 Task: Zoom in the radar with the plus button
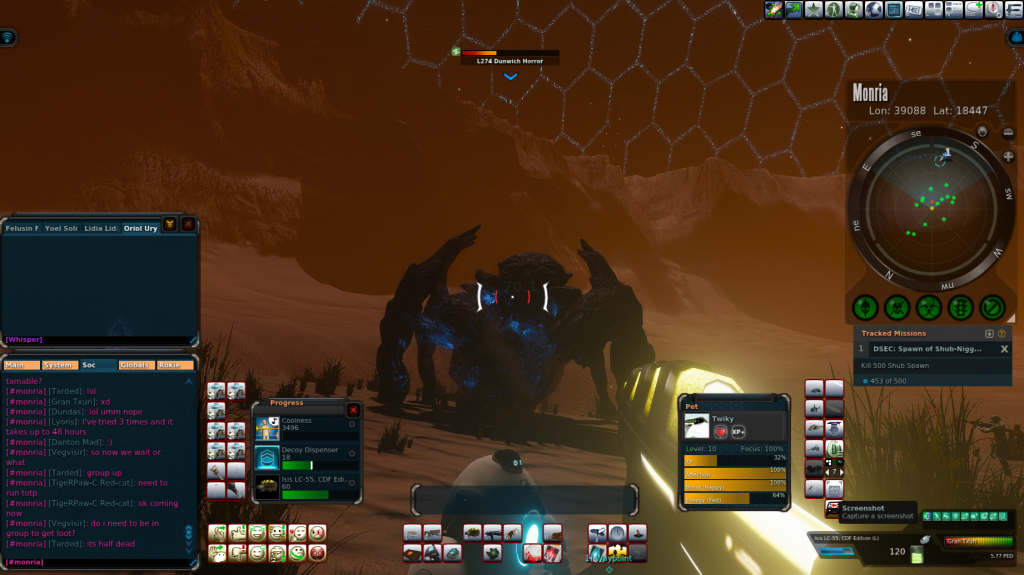tap(1008, 157)
